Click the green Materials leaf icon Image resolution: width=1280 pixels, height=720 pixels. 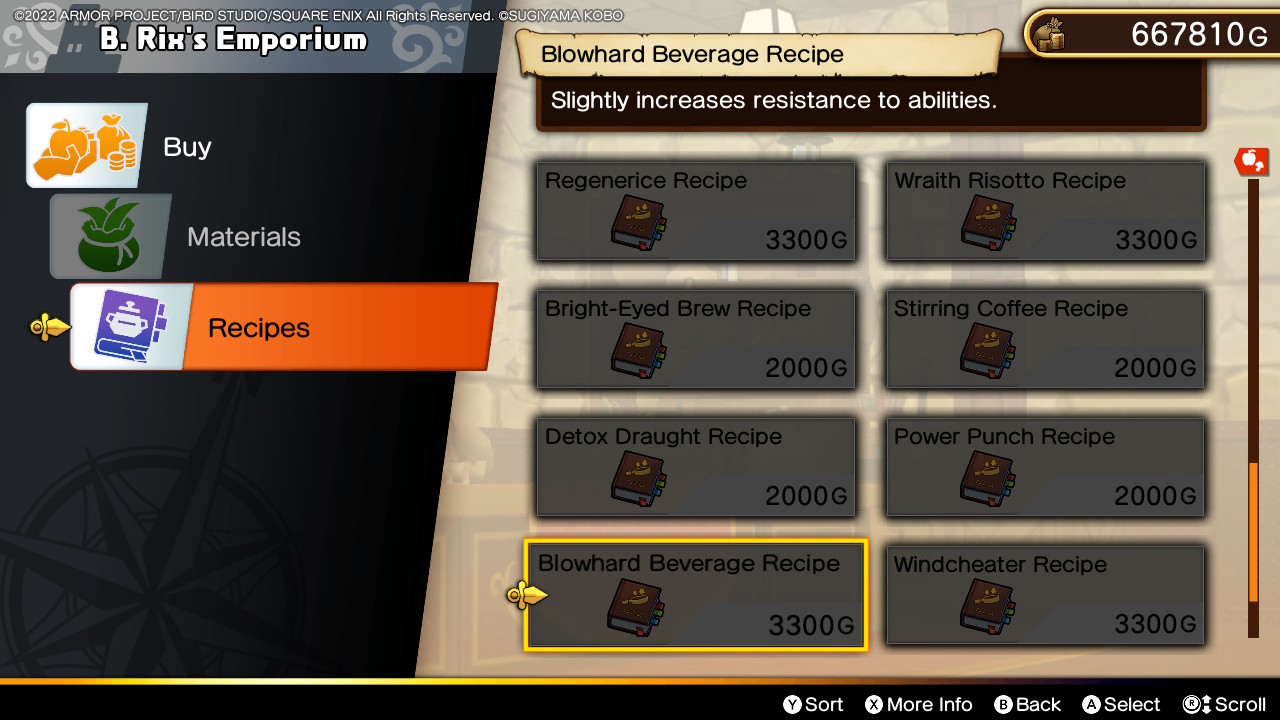click(x=110, y=236)
